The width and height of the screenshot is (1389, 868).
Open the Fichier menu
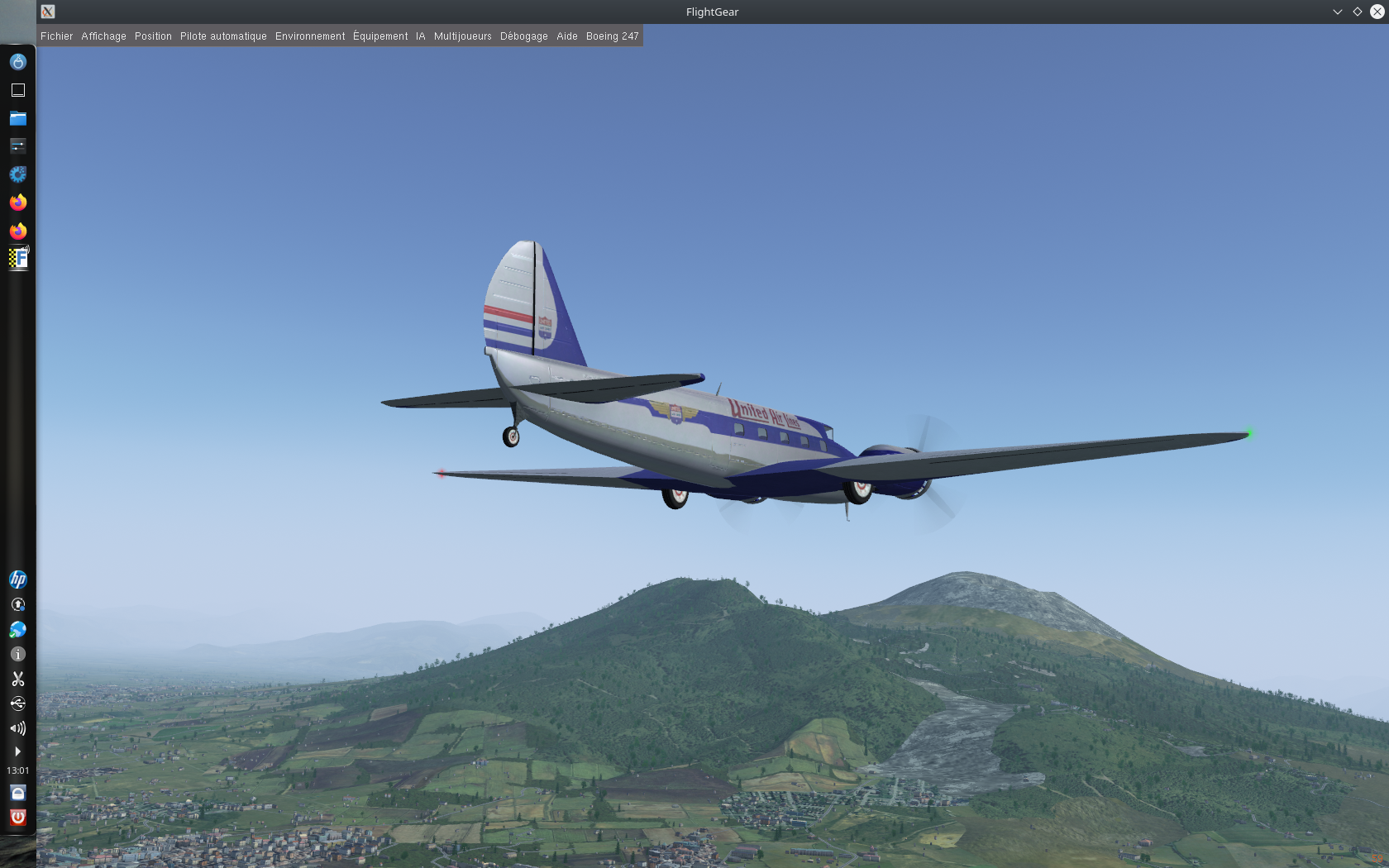point(56,36)
